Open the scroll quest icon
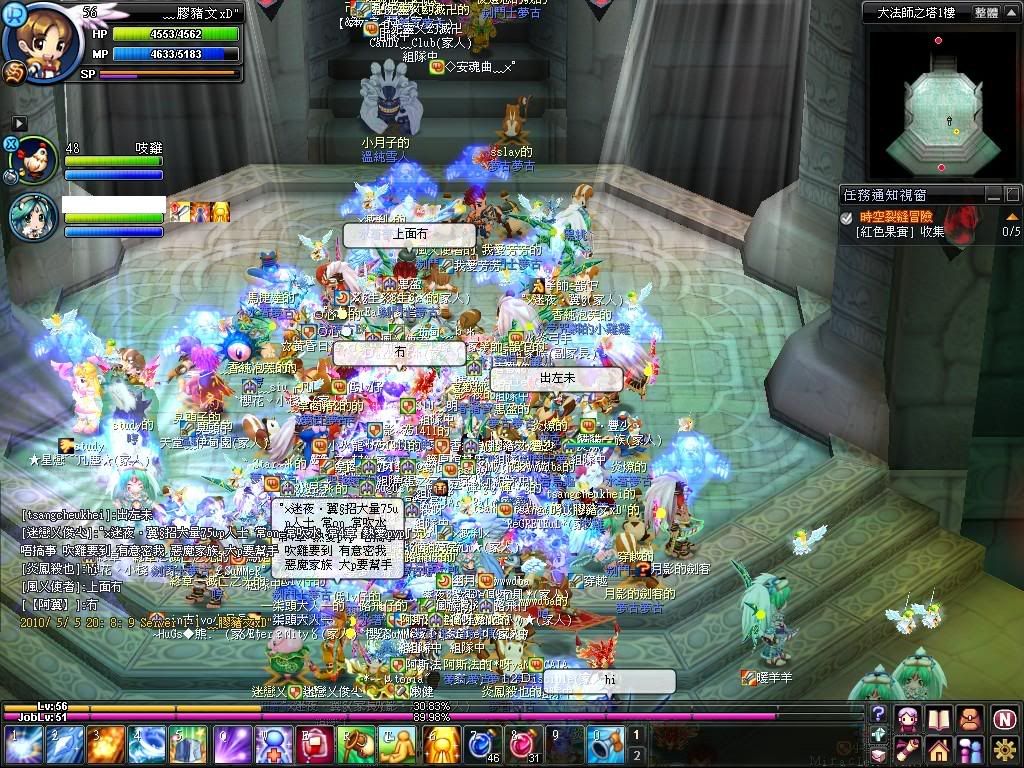The height and width of the screenshot is (768, 1024). (x=908, y=749)
